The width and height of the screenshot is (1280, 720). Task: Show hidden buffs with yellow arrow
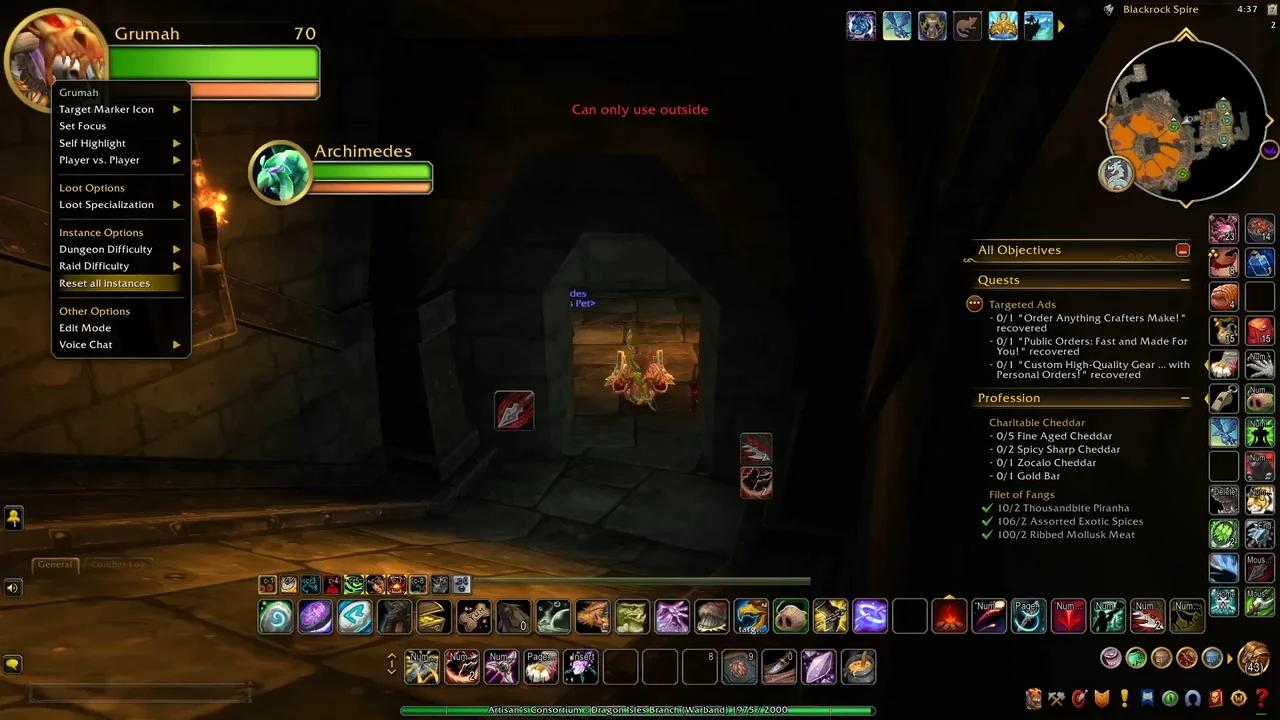[14, 518]
